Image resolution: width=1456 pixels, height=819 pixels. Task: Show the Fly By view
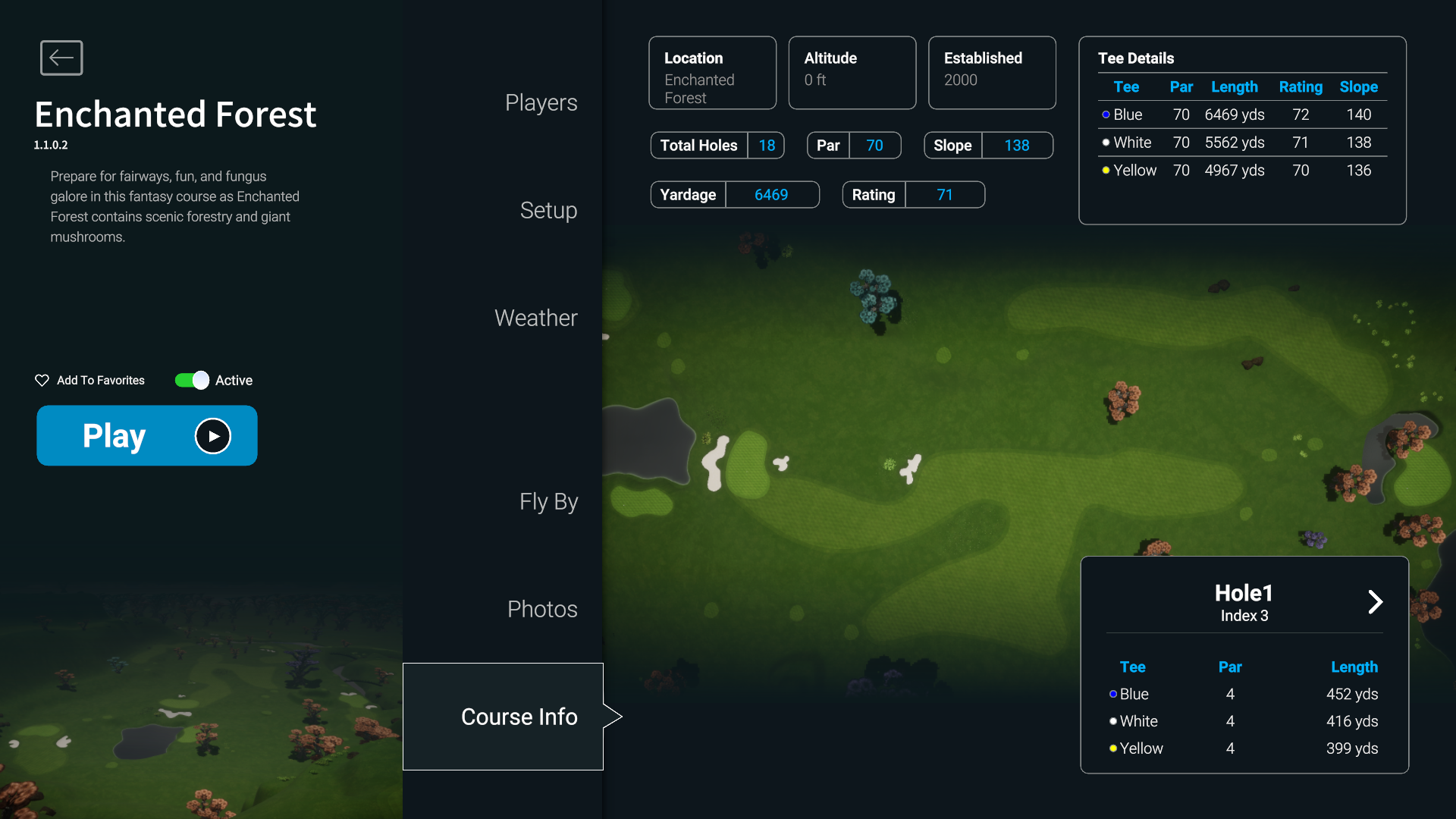point(548,501)
